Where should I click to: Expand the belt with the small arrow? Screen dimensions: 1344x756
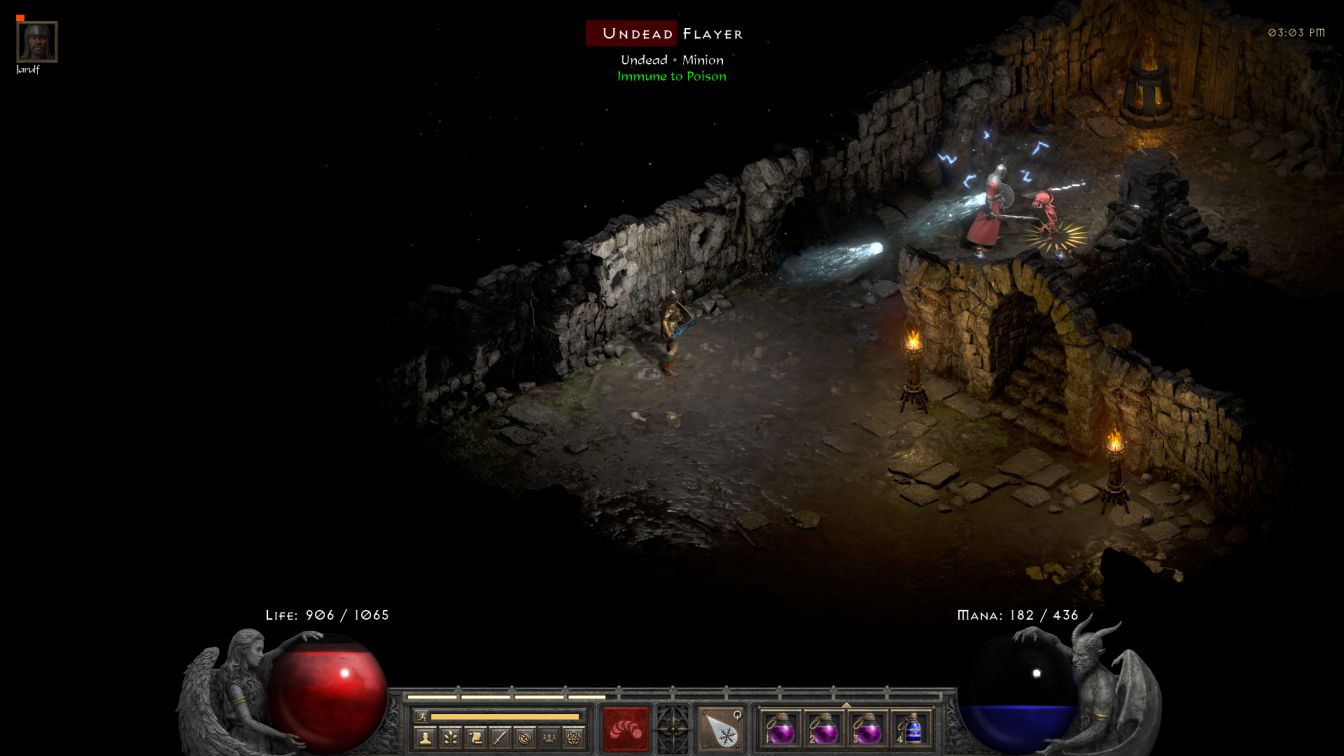[846, 705]
